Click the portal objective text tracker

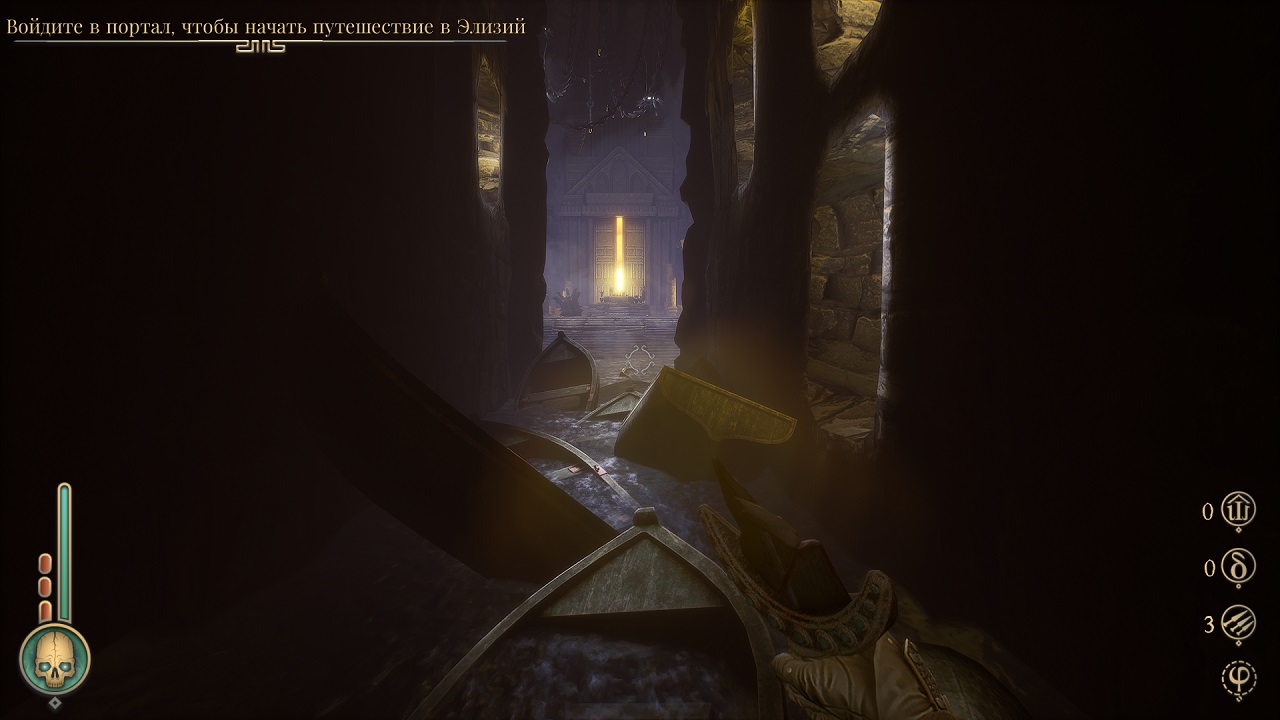click(266, 27)
